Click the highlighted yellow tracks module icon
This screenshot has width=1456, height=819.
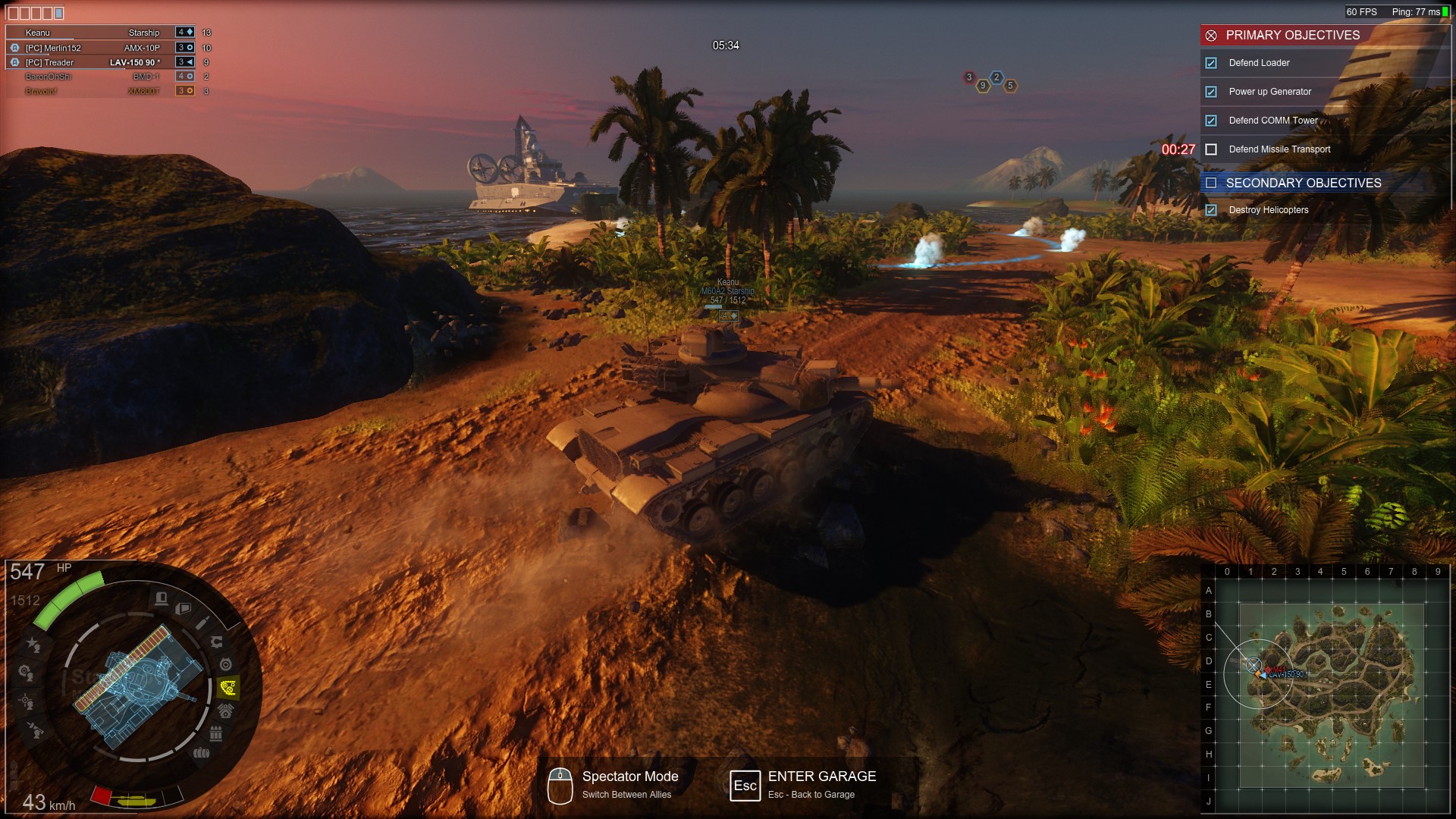(227, 688)
